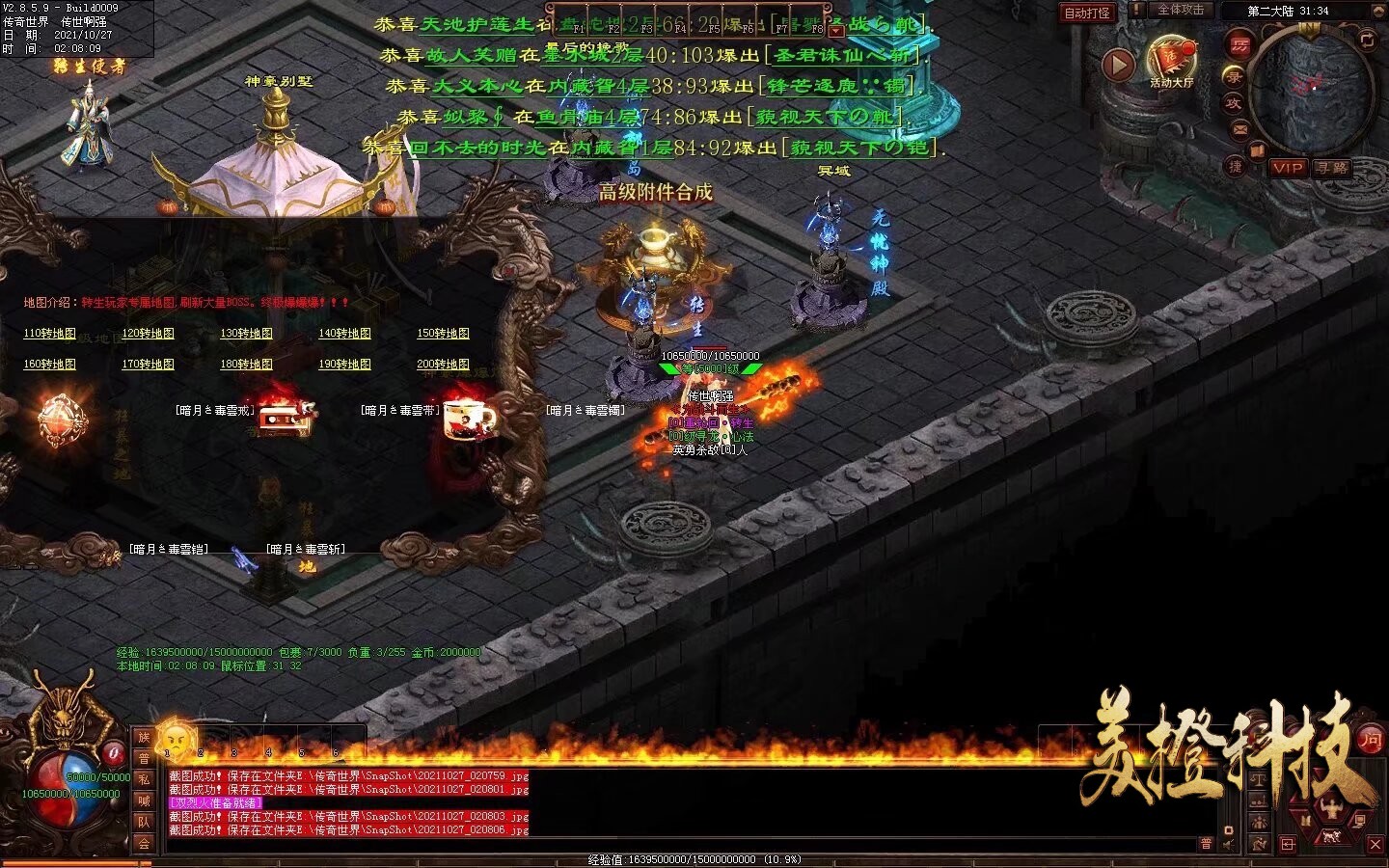Viewport: 1389px width, 868px height.
Task: Click the balance scale icon above the bottom-right panel
Action: click(1258, 780)
